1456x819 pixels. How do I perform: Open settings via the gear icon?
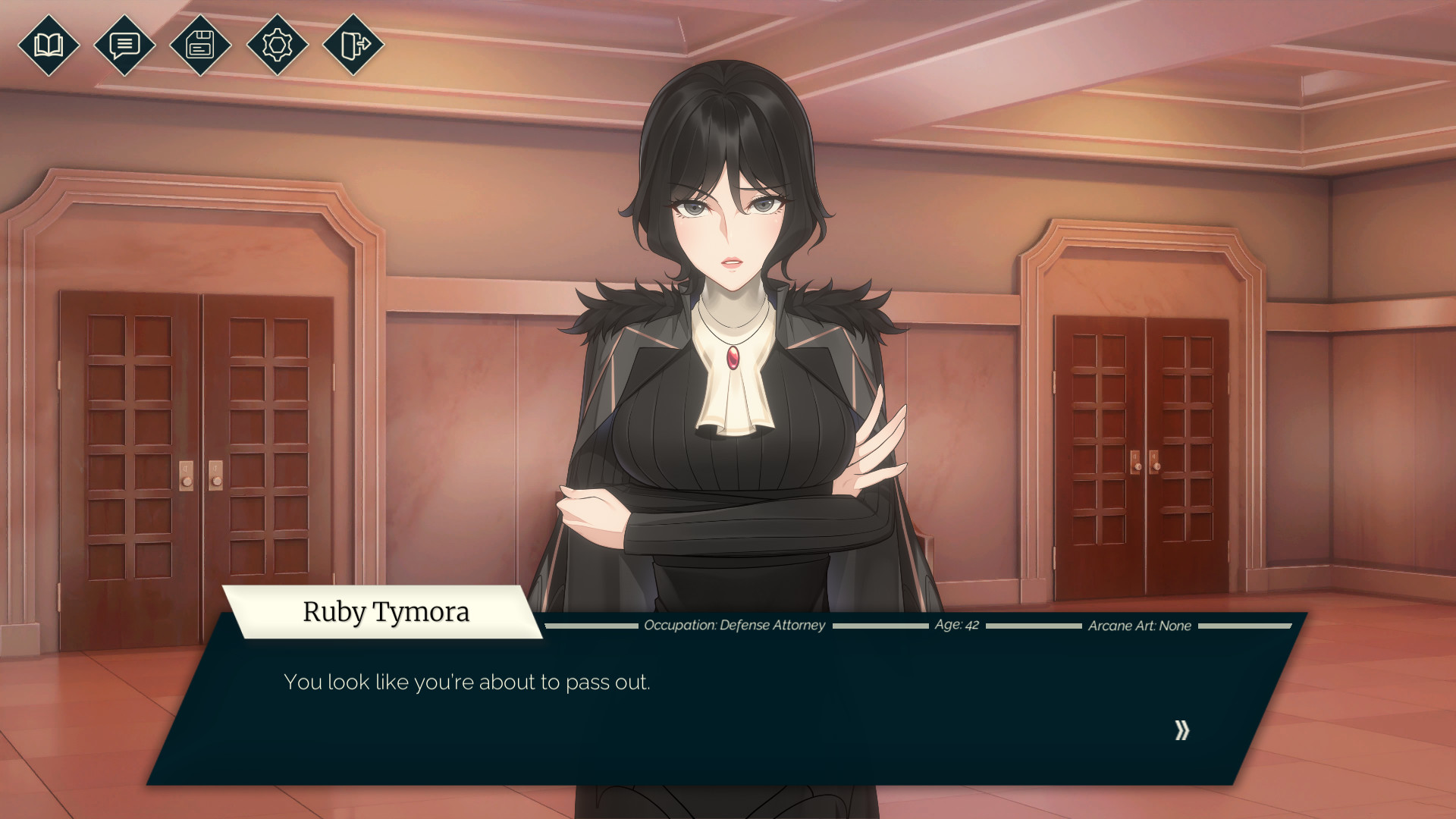[x=276, y=45]
